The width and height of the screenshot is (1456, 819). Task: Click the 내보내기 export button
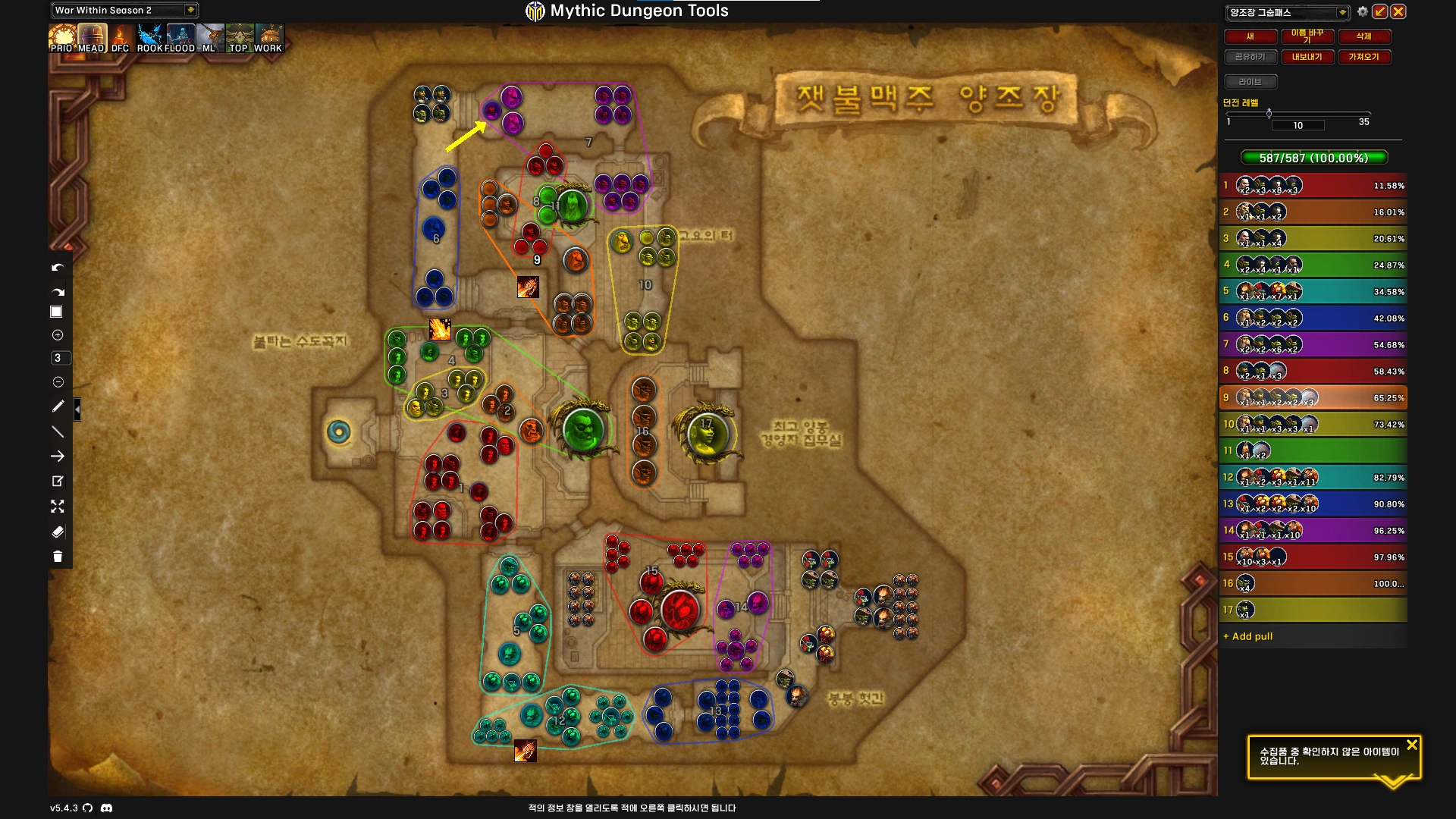point(1307,57)
